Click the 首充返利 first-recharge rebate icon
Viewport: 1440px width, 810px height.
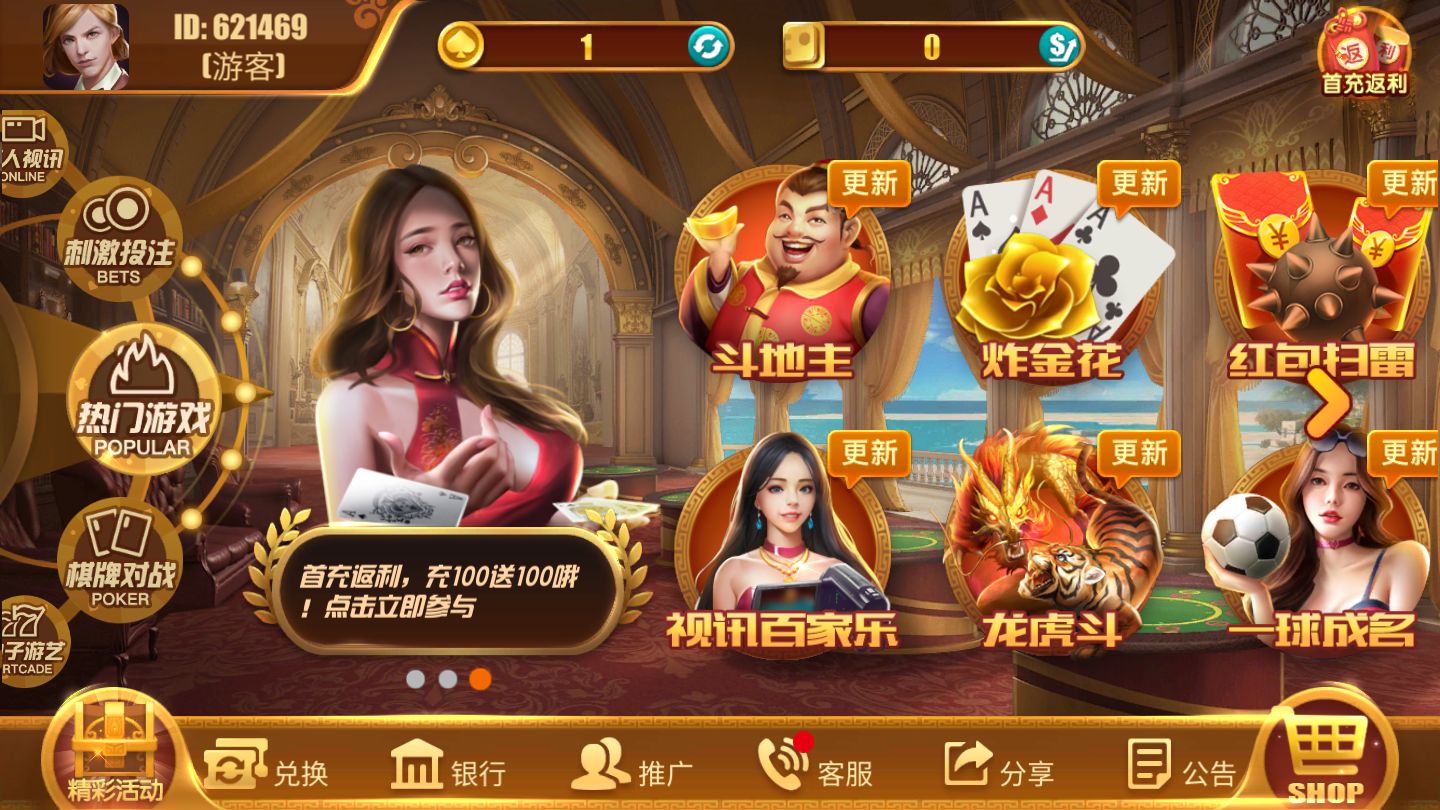coord(1364,52)
